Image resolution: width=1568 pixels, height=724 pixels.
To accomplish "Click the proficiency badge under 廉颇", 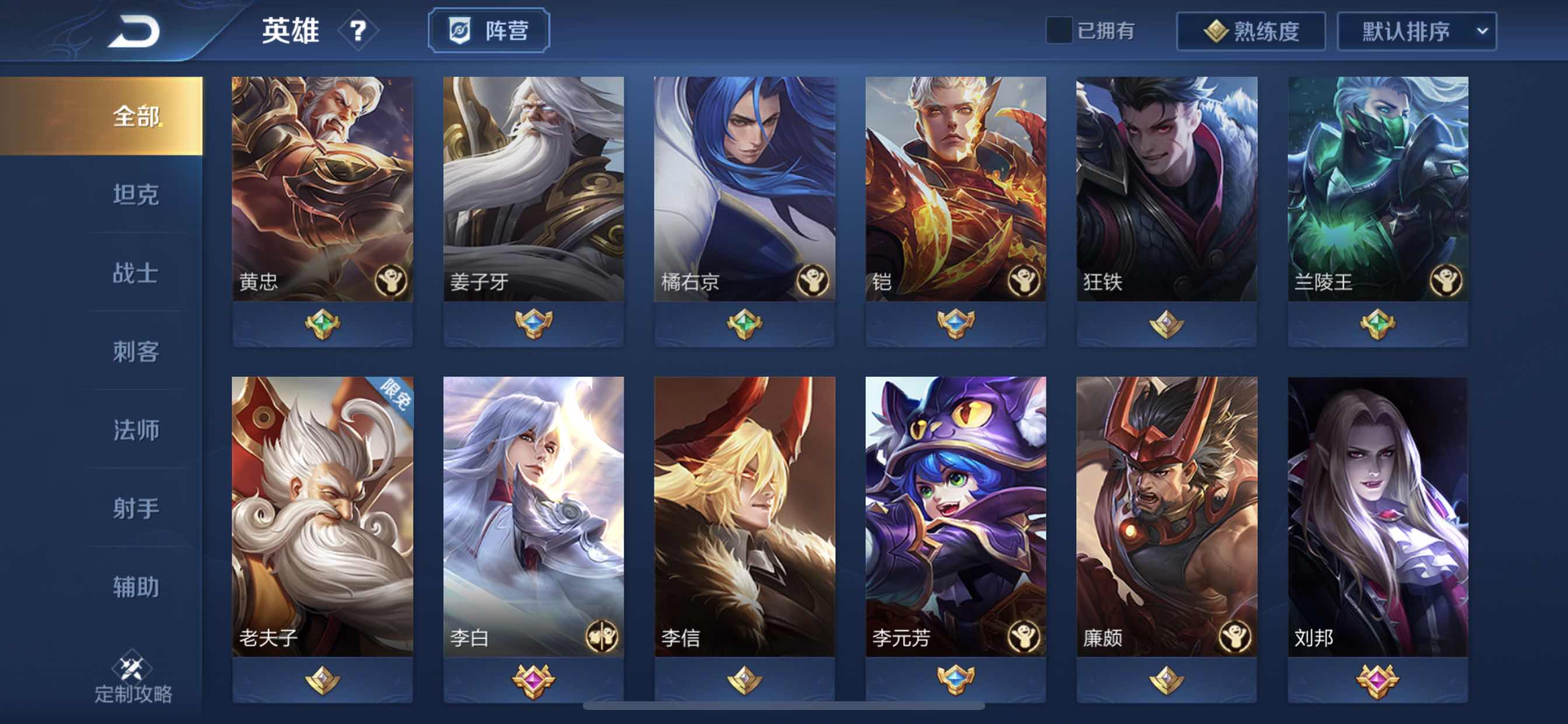I will tap(1165, 679).
